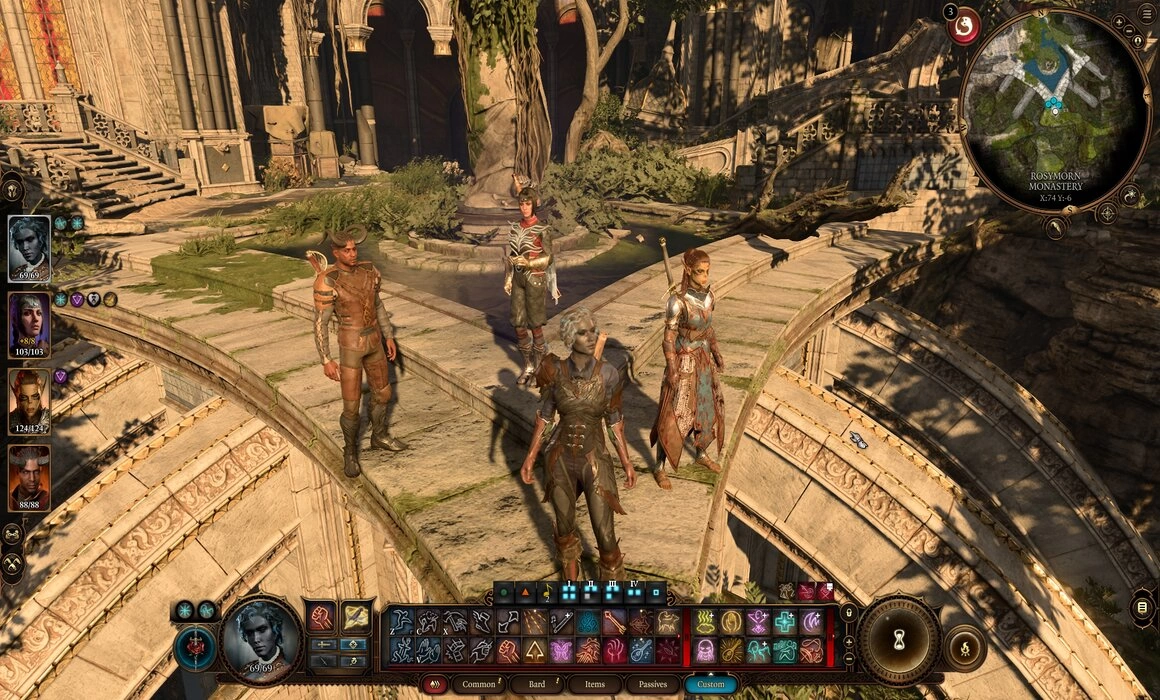Open the campfire rest menu
1160x700 pixels.
click(963, 648)
